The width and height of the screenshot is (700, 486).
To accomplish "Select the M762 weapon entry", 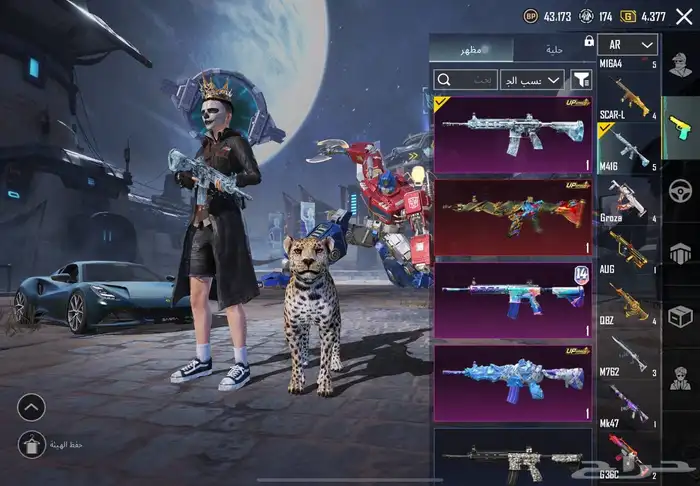I will [x=628, y=355].
